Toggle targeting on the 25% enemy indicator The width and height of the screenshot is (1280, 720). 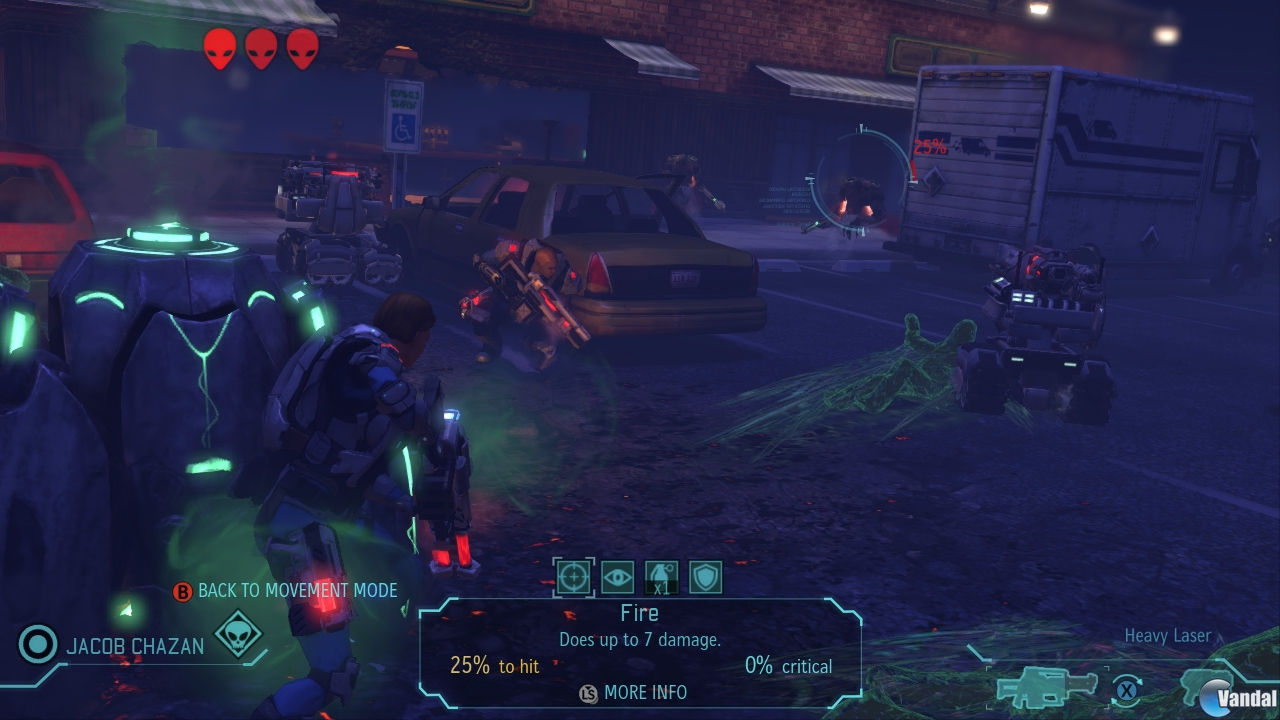pos(930,145)
